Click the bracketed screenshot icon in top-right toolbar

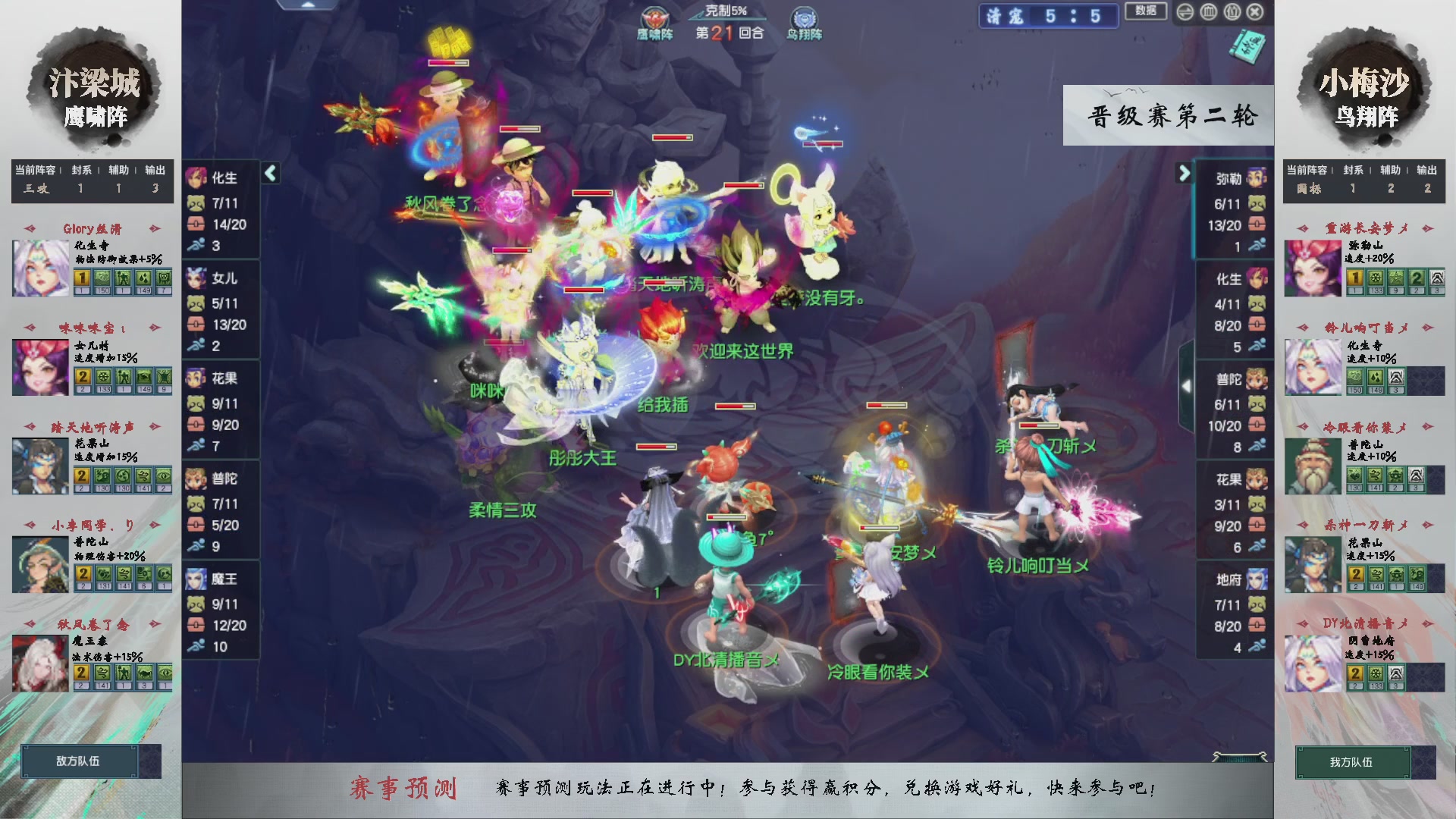pyautogui.click(x=1232, y=12)
